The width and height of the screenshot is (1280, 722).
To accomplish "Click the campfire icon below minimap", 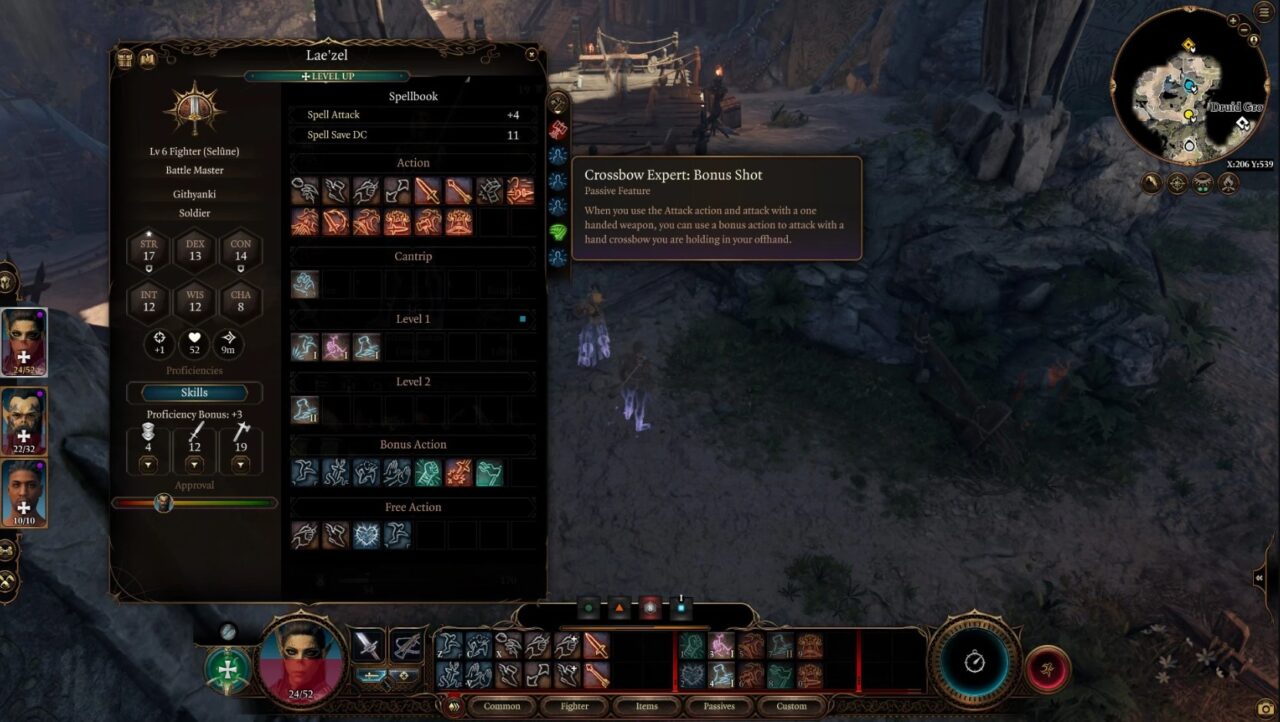I will (x=1229, y=183).
